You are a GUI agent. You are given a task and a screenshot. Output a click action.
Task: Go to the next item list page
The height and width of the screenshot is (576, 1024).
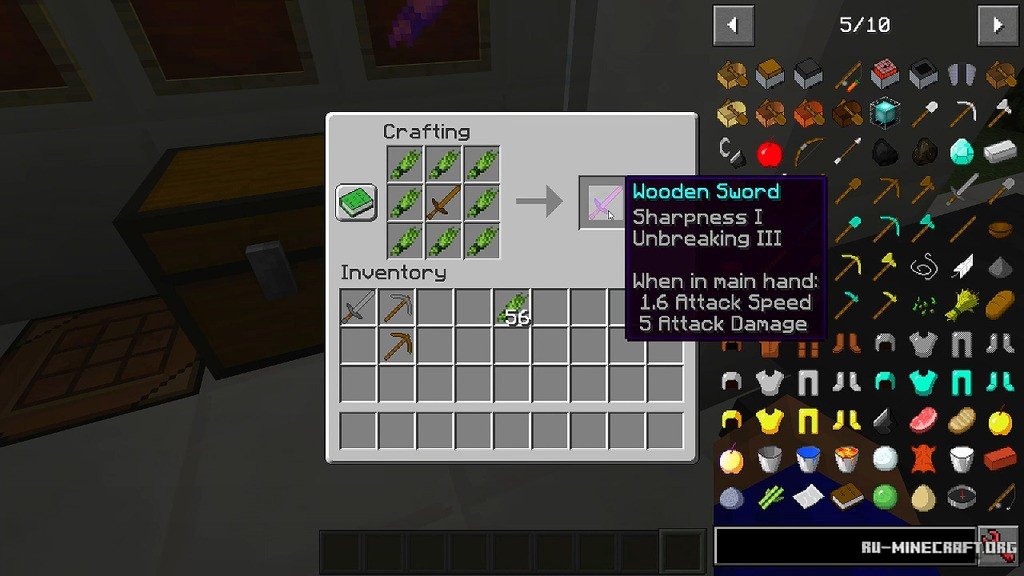pos(997,25)
